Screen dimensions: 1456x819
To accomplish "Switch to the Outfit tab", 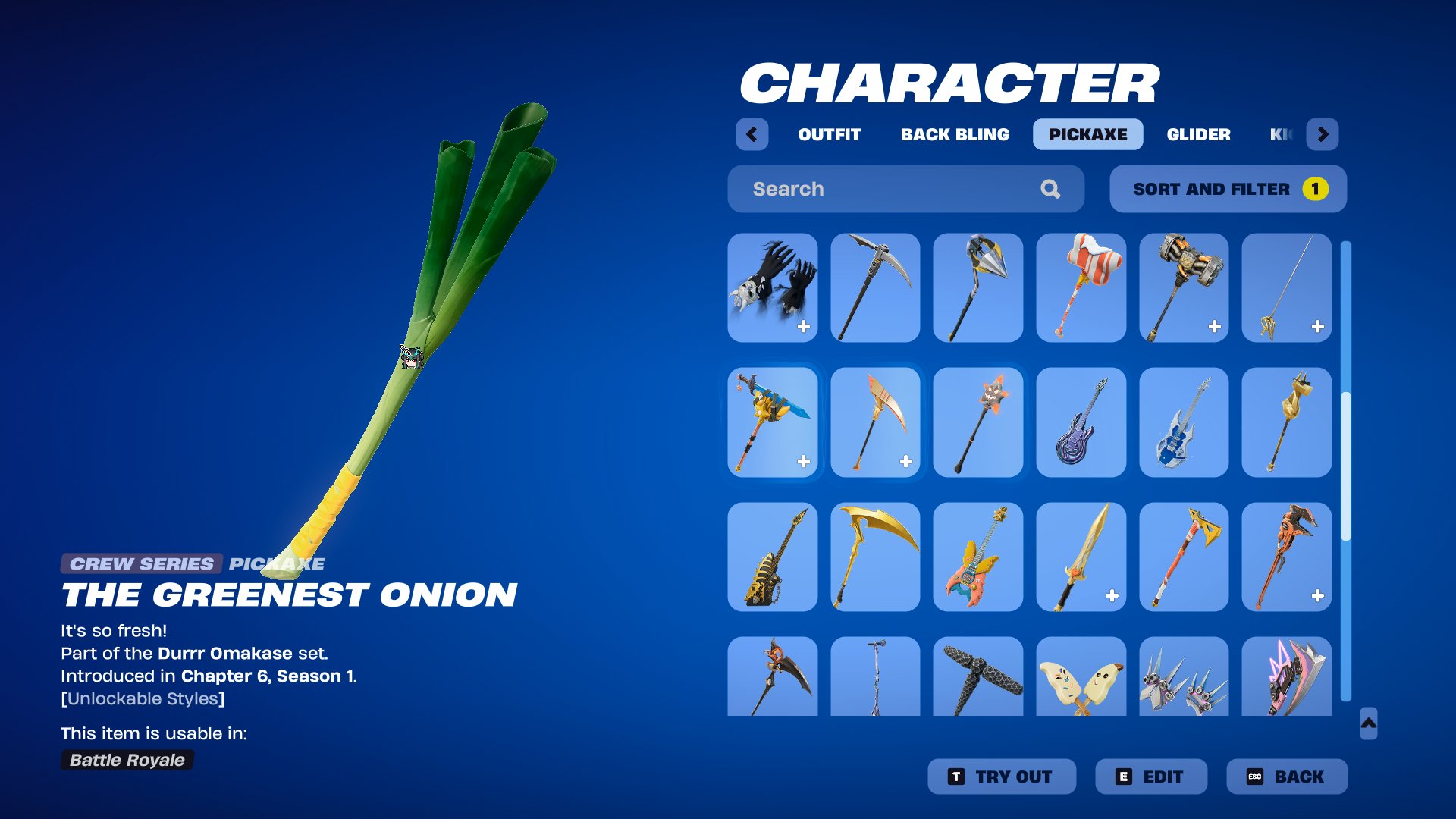I will pyautogui.click(x=829, y=134).
